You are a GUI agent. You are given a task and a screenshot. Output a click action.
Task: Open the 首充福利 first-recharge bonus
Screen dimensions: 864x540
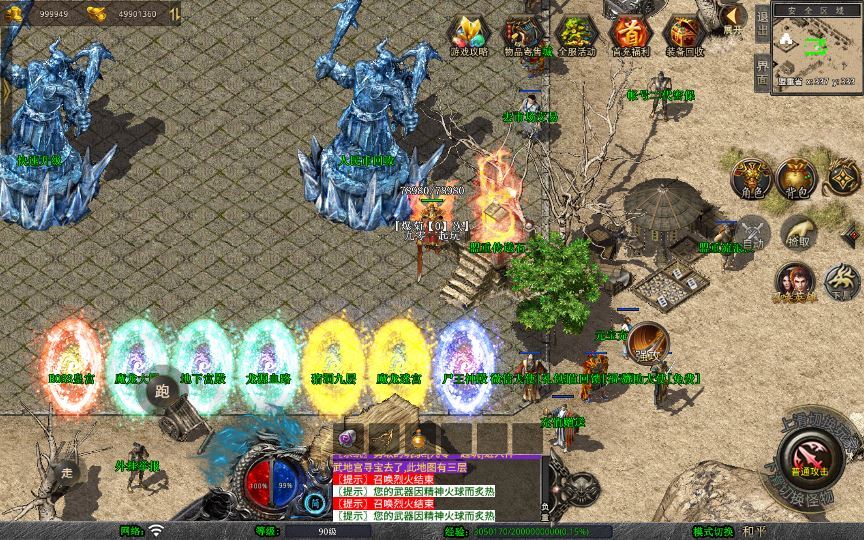click(630, 35)
